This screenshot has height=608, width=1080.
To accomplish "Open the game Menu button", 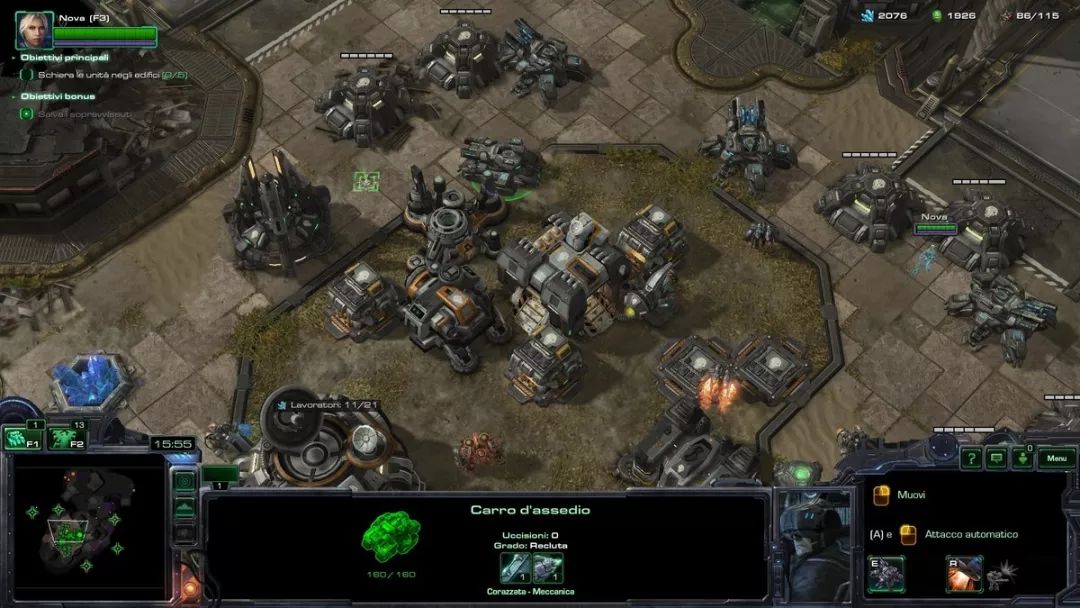I will [x=1056, y=459].
